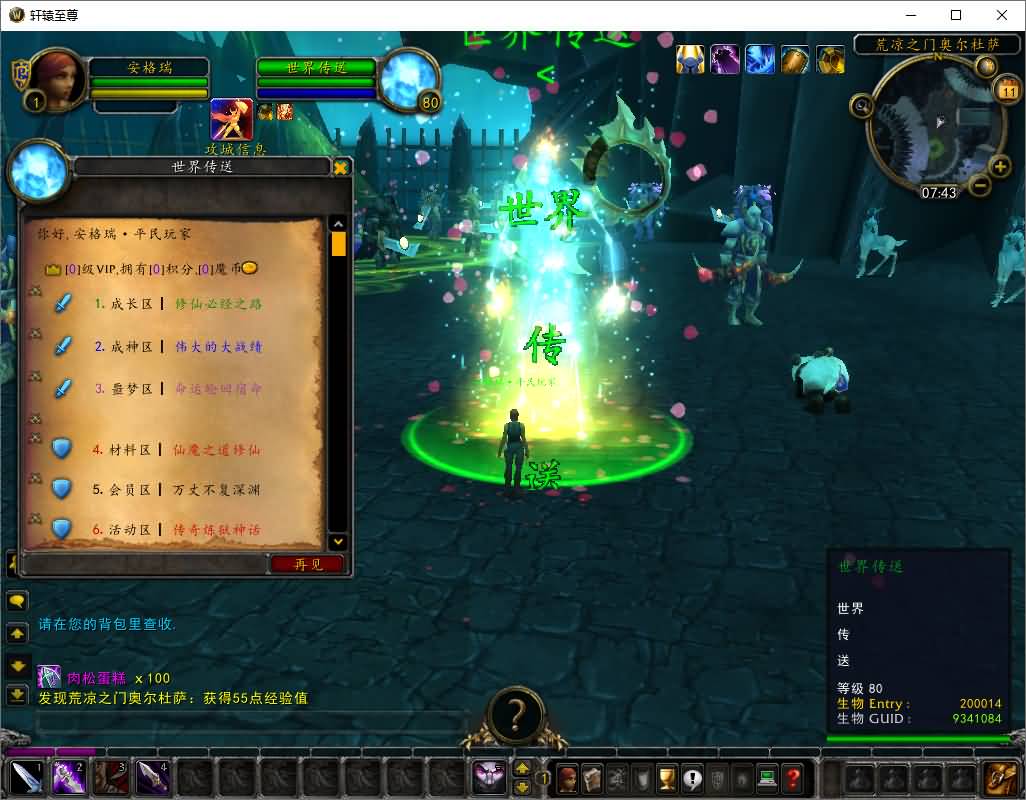The height and width of the screenshot is (800, 1026).
Task: Click the 攻城信息 siege info icon
Action: tap(231, 120)
